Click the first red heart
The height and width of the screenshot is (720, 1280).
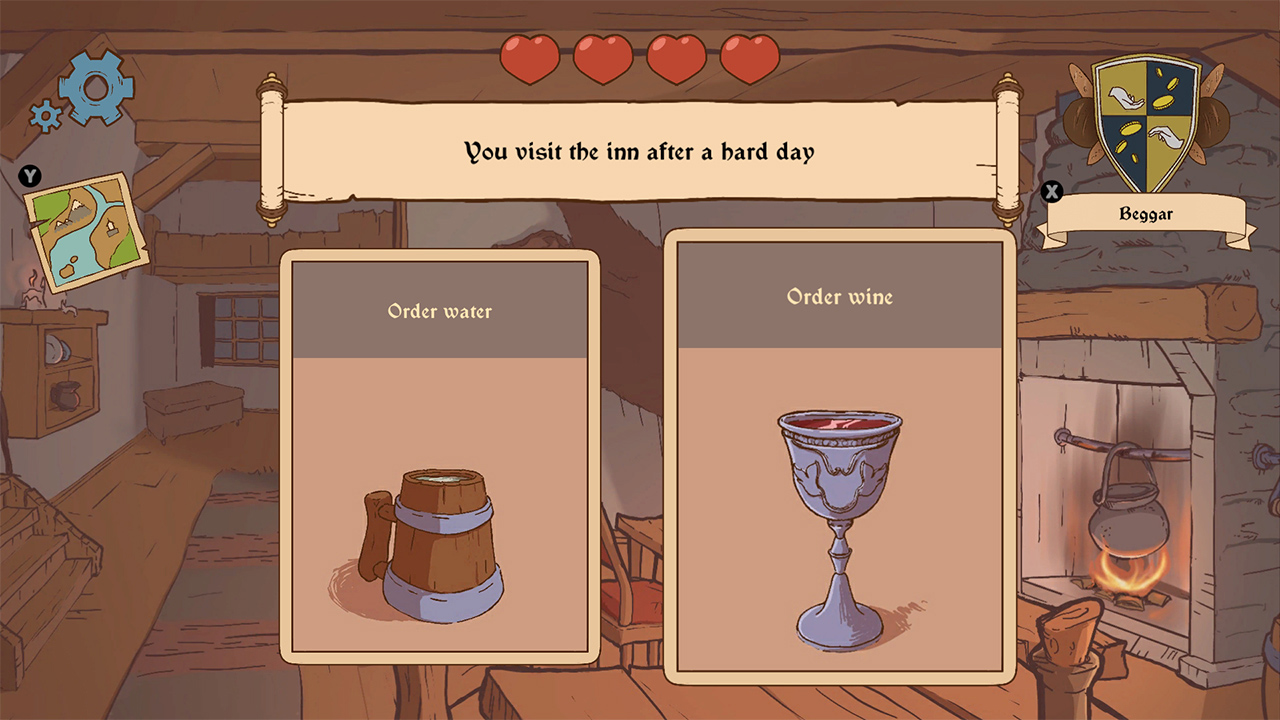pyautogui.click(x=531, y=59)
